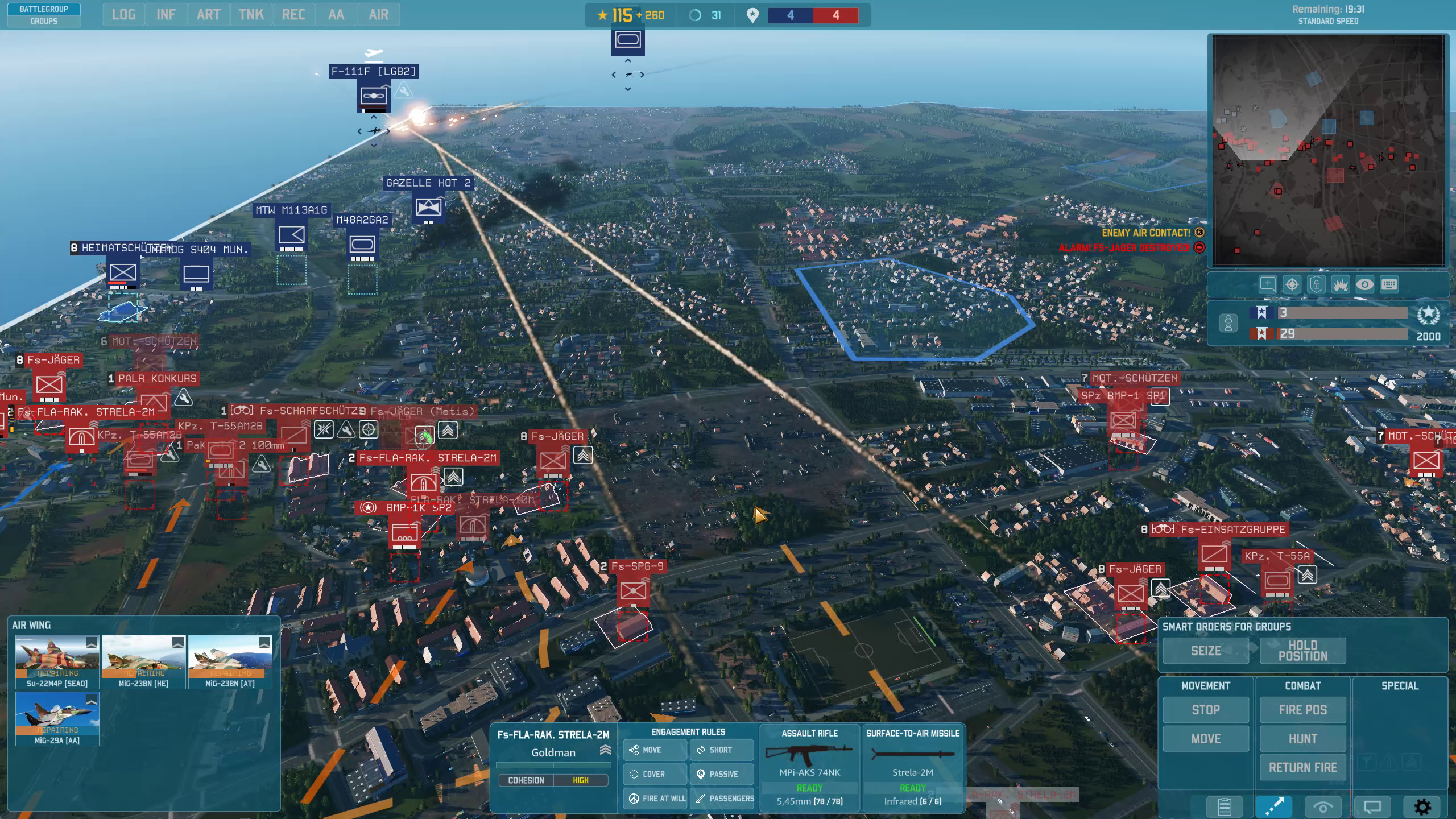Open the TNK deployment category
This screenshot has width=1456, height=819.
[251, 15]
